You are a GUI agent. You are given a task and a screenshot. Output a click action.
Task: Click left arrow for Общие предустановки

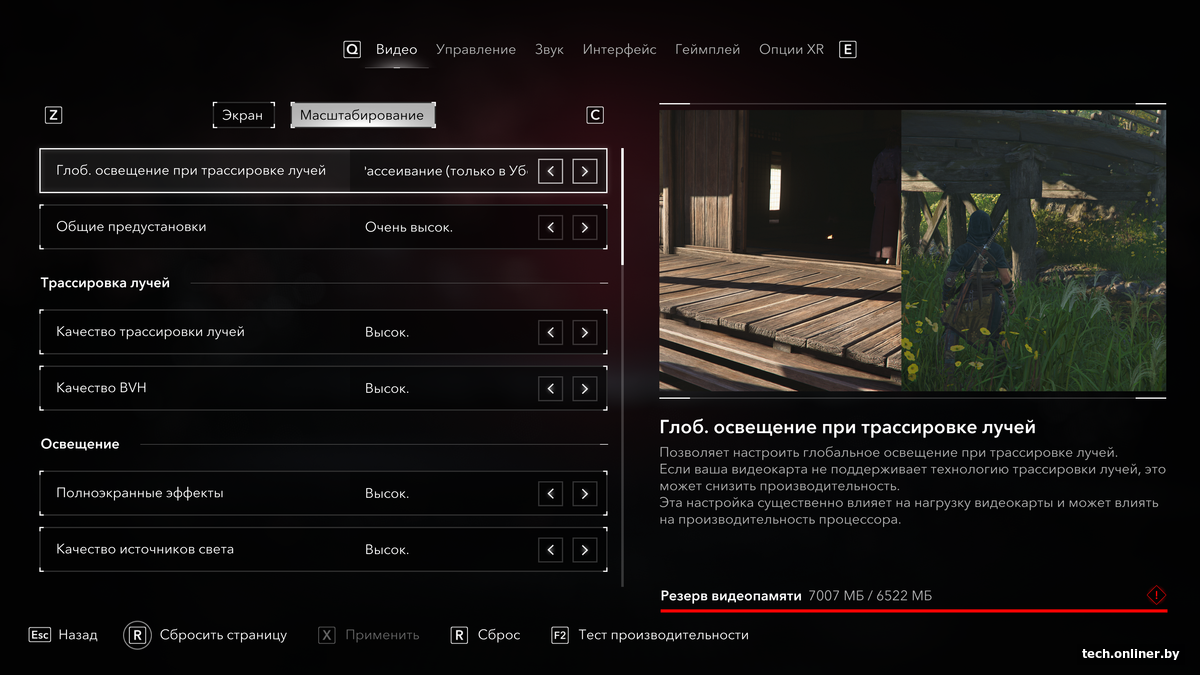[550, 227]
